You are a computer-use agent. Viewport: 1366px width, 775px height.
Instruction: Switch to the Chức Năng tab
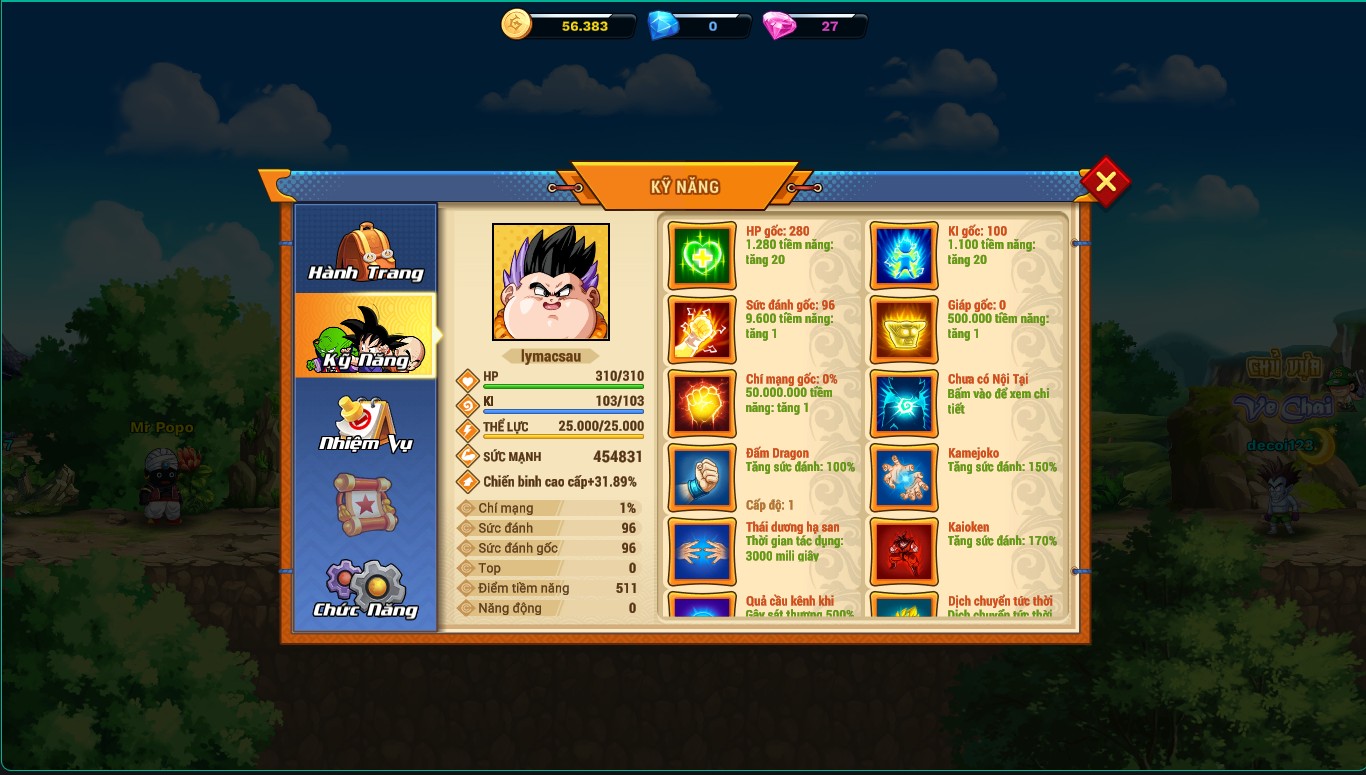tap(365, 588)
